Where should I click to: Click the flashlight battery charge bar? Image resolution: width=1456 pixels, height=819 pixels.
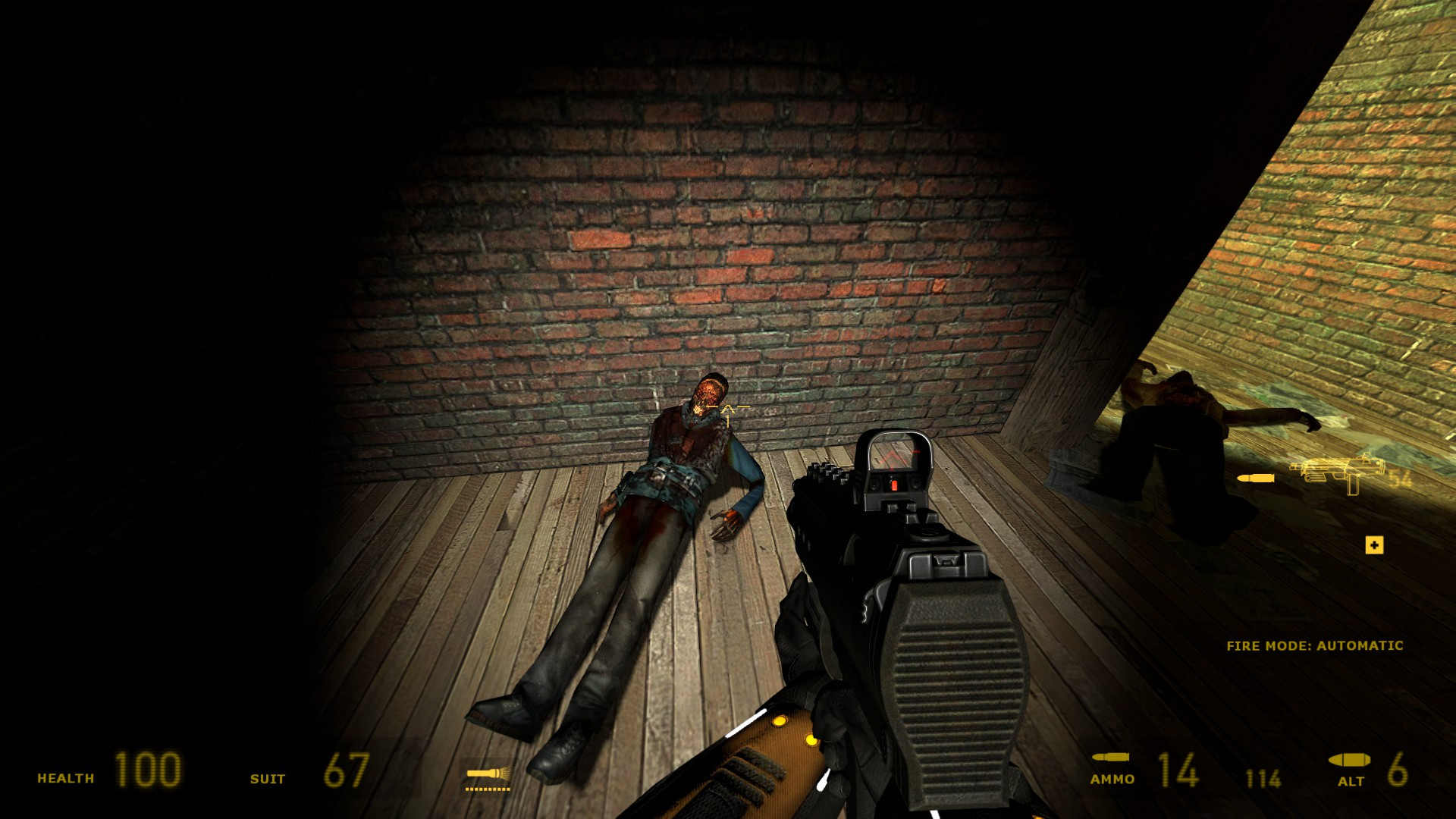489,789
